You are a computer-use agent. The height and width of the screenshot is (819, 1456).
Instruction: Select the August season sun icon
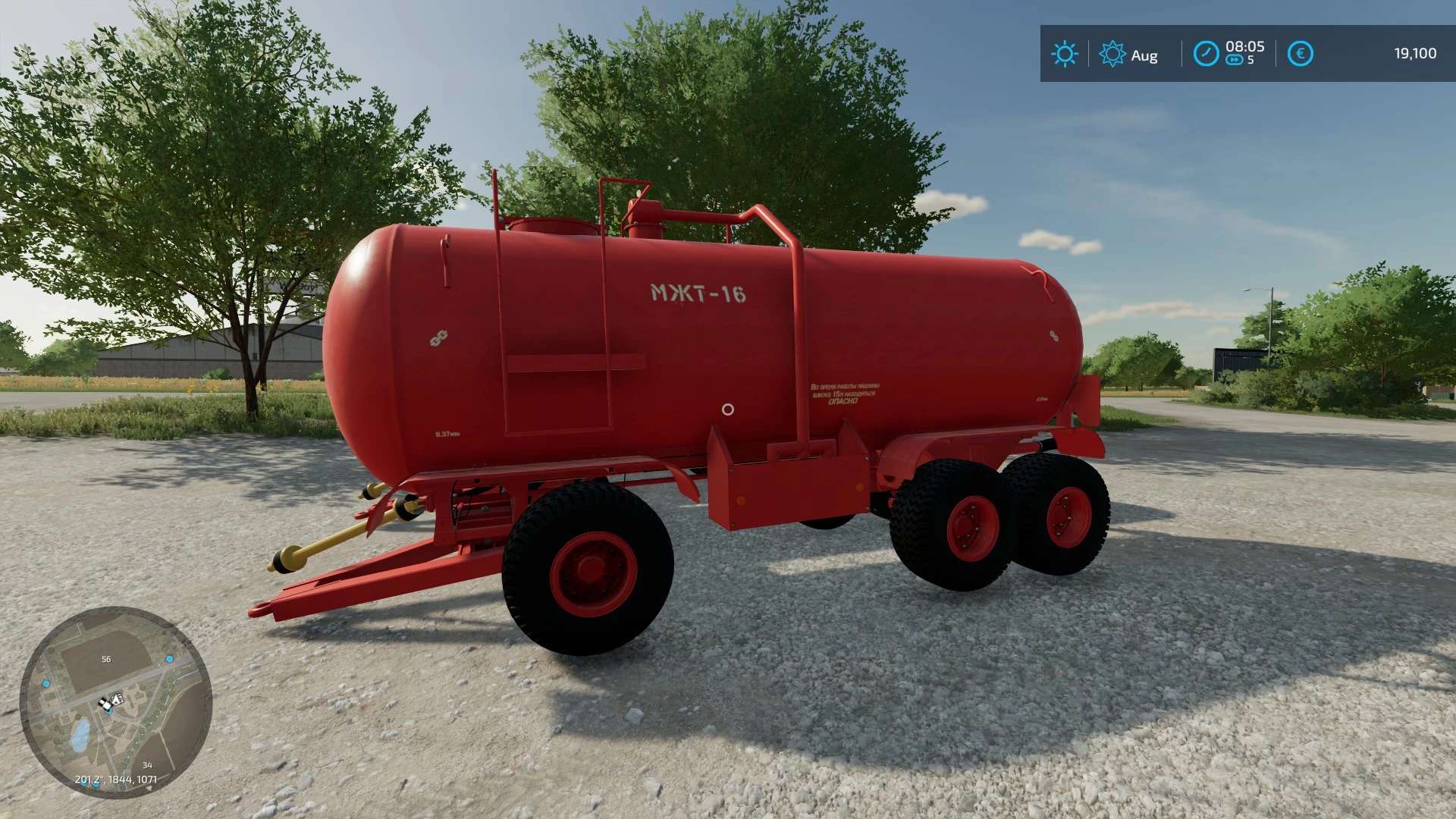(x=1112, y=54)
